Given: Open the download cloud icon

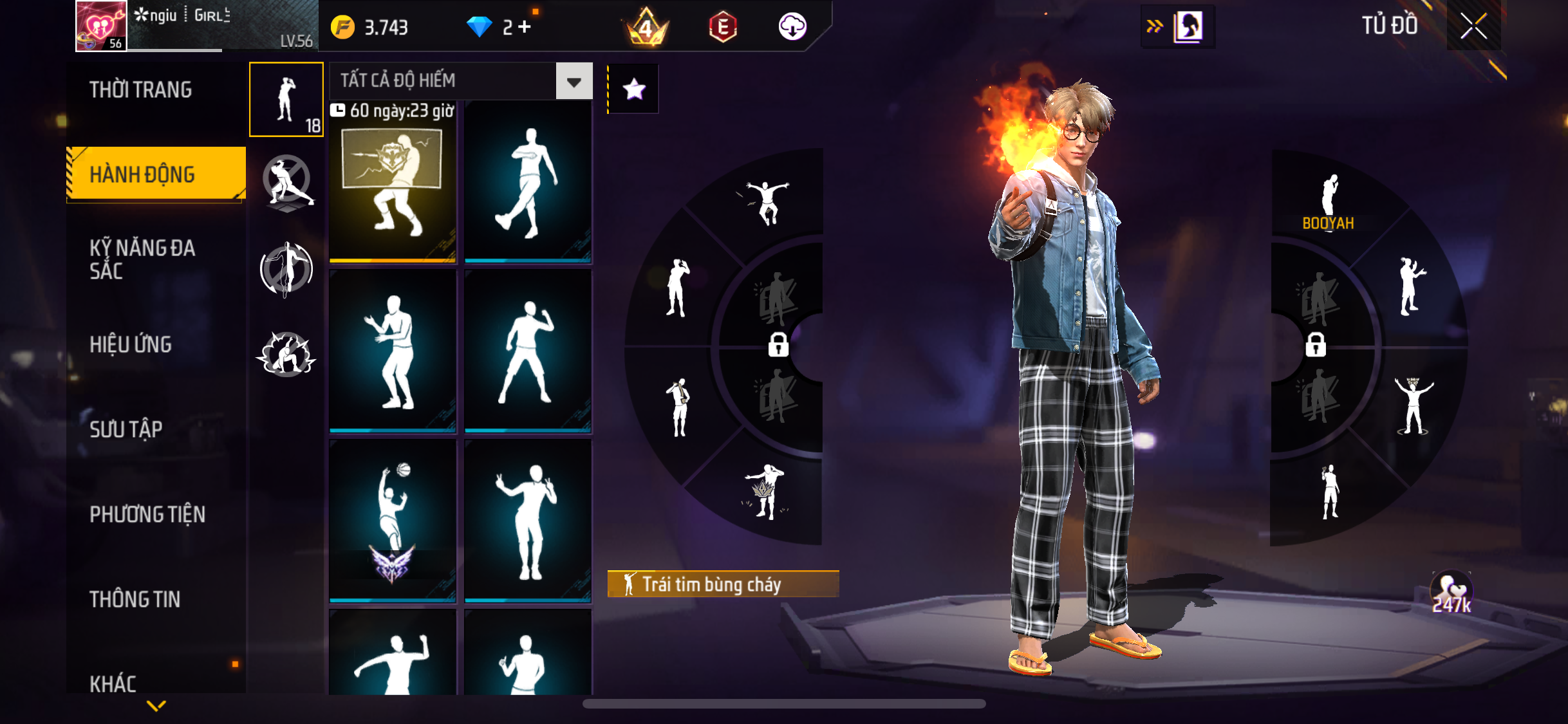Looking at the screenshot, I should point(792,27).
